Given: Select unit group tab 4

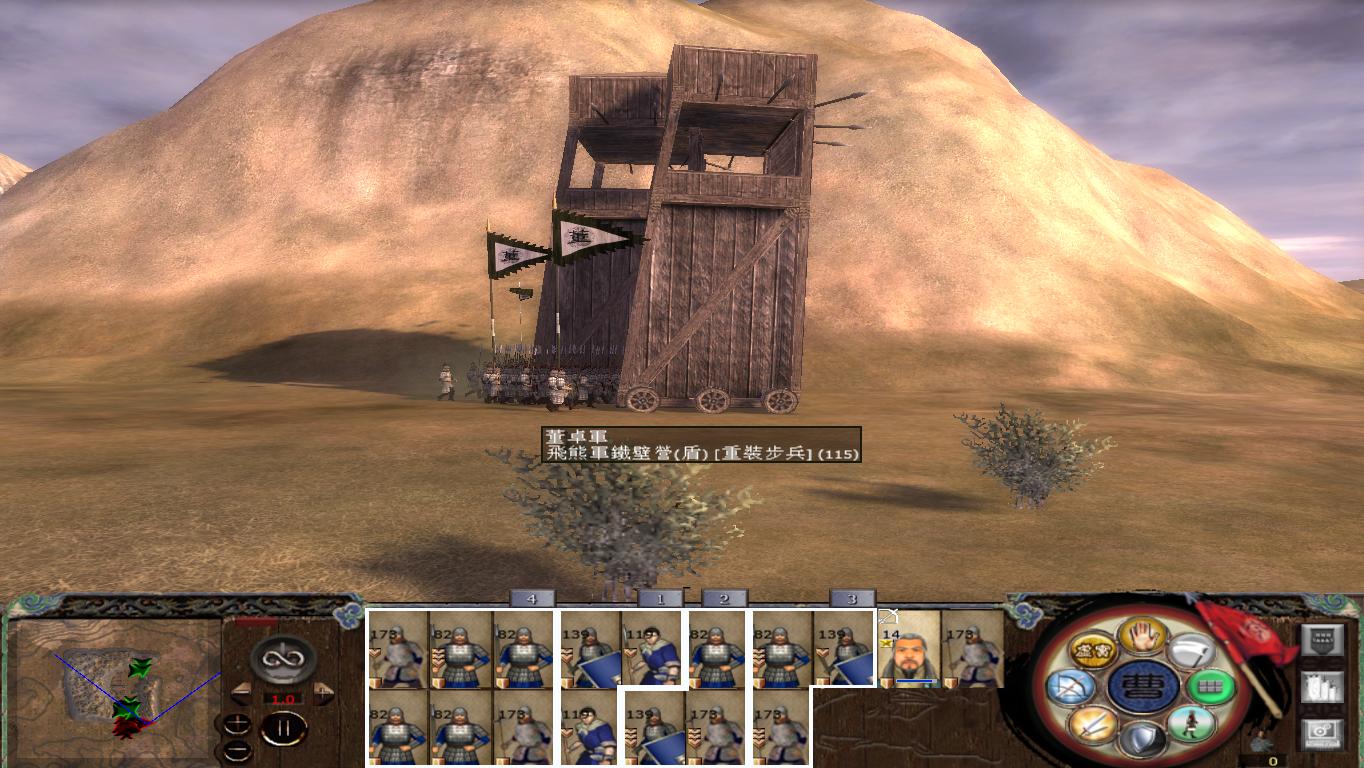Looking at the screenshot, I should click(532, 598).
